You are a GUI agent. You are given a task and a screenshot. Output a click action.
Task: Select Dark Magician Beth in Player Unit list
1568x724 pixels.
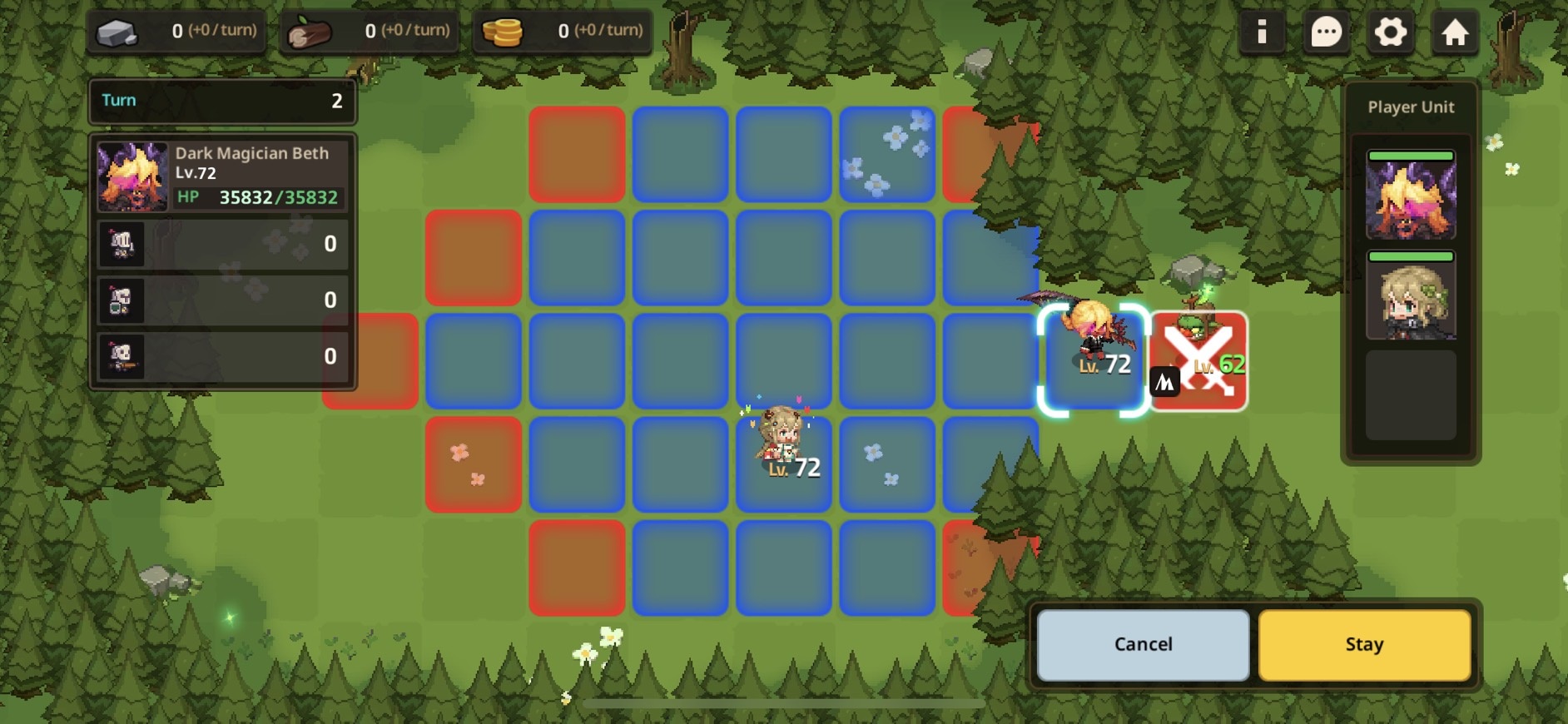[x=1411, y=196]
